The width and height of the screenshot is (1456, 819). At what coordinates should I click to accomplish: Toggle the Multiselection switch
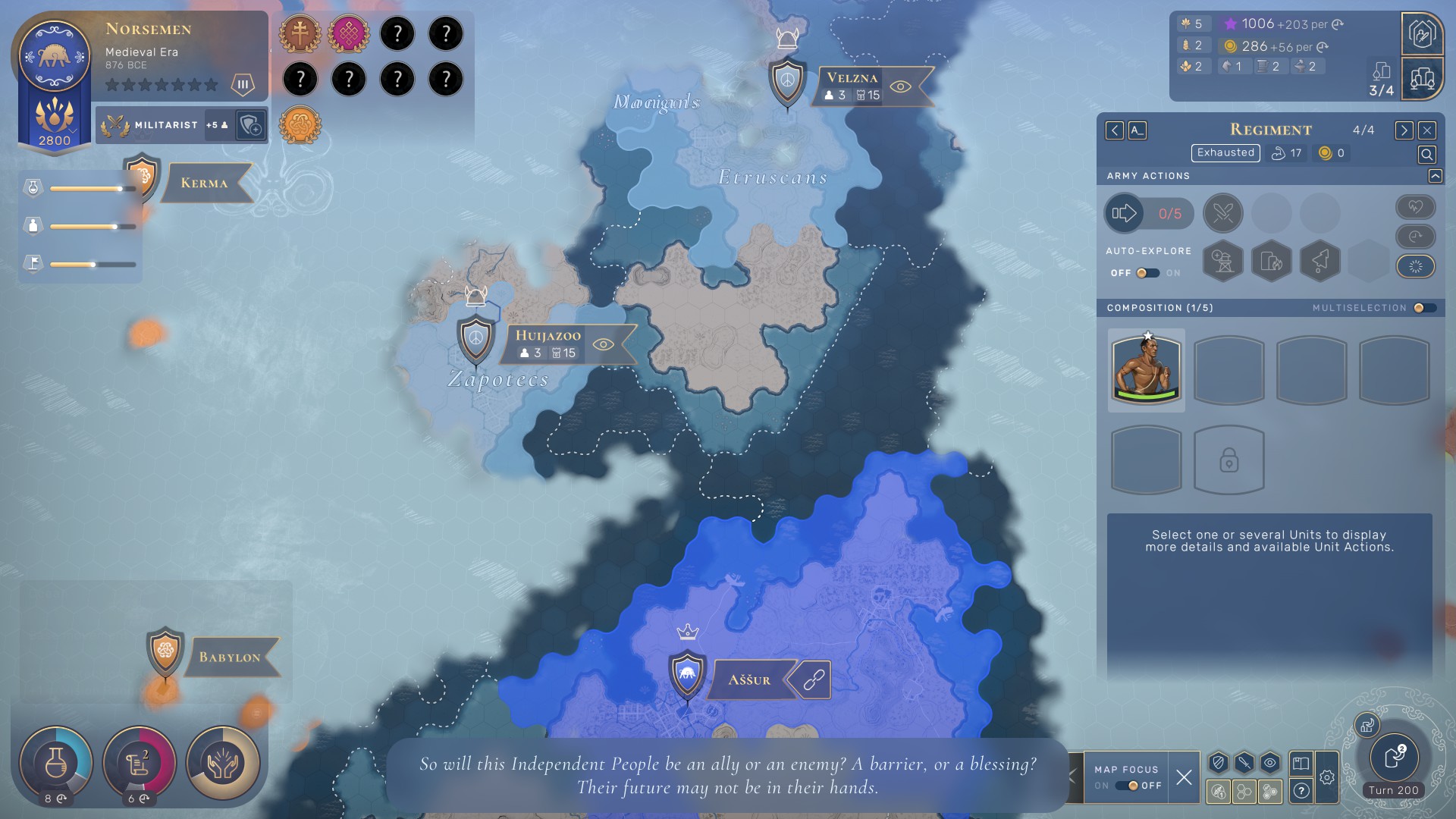pos(1423,308)
